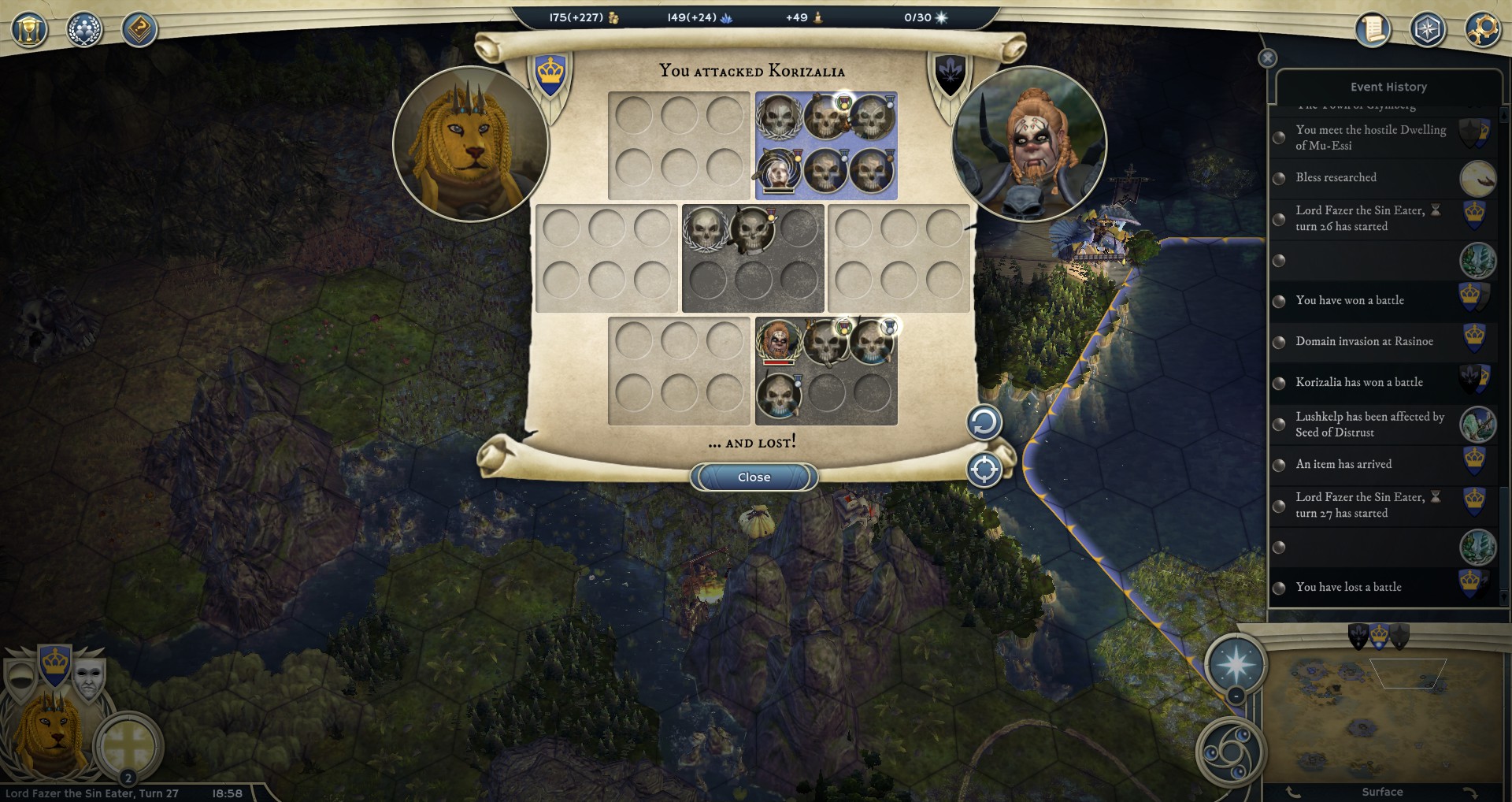Image resolution: width=1512 pixels, height=802 pixels.
Task: Select 'An item has arrived' event
Action: 1343,464
